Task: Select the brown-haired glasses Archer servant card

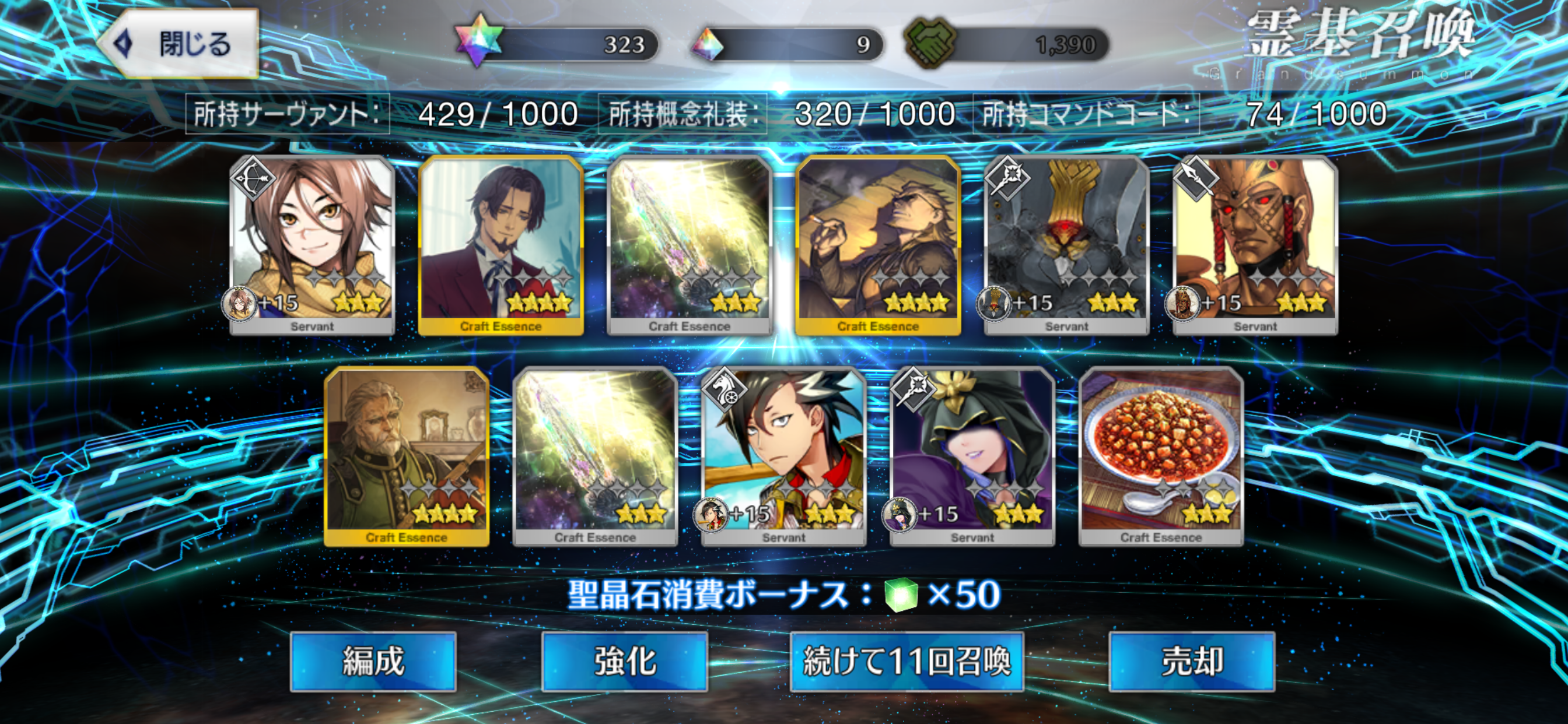Action: point(312,243)
